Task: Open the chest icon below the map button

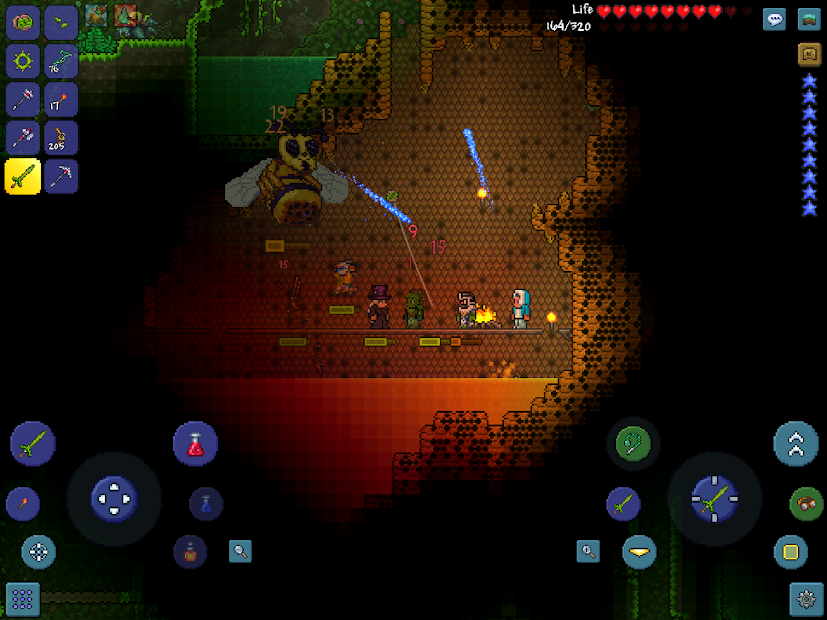Action: 808,54
